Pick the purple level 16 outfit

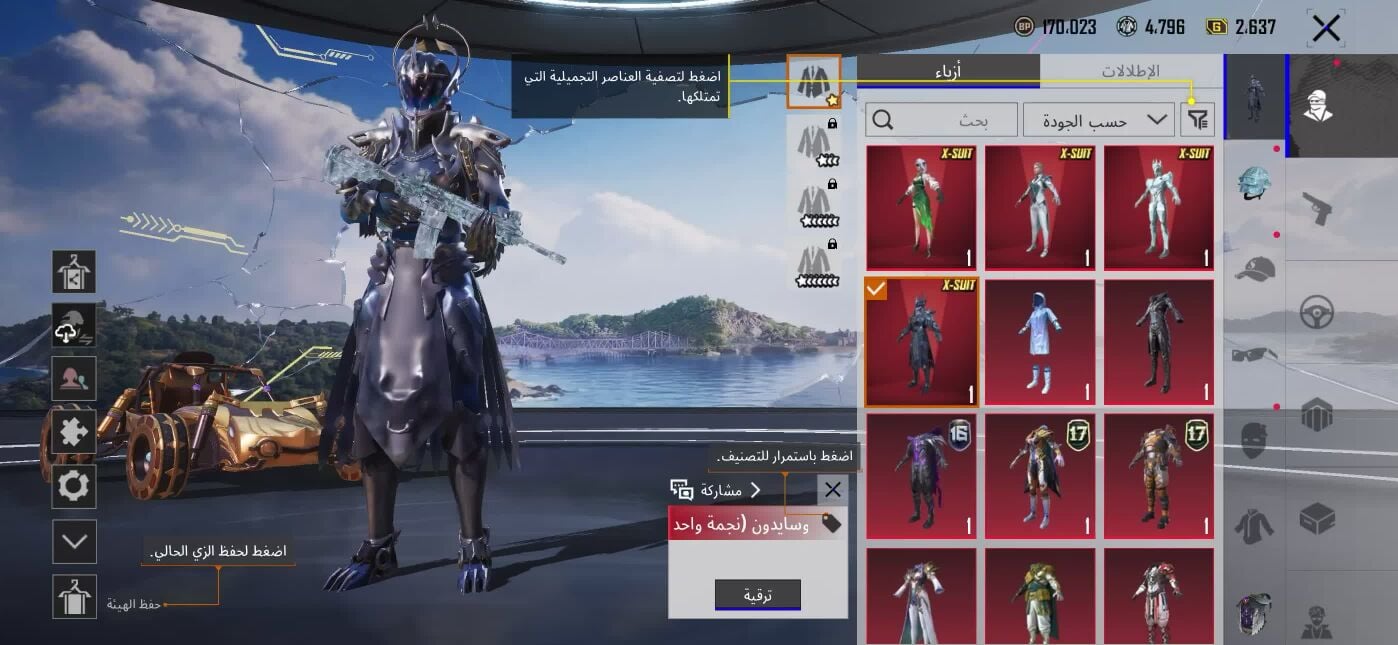[x=921, y=476]
